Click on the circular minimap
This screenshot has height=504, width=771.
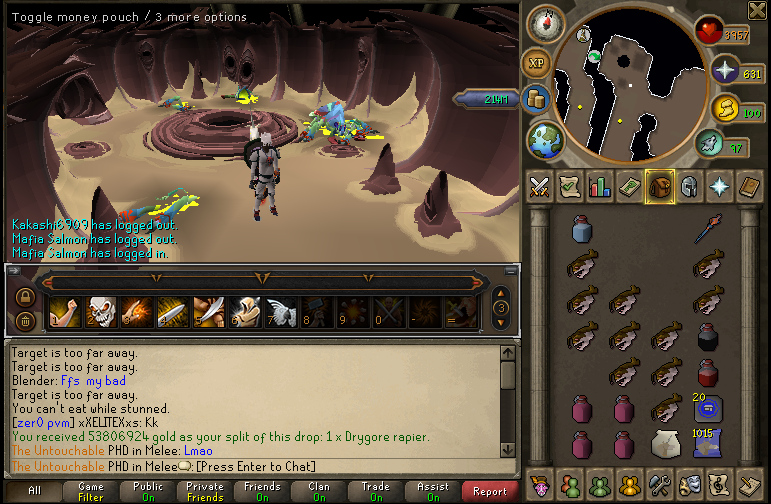628,83
